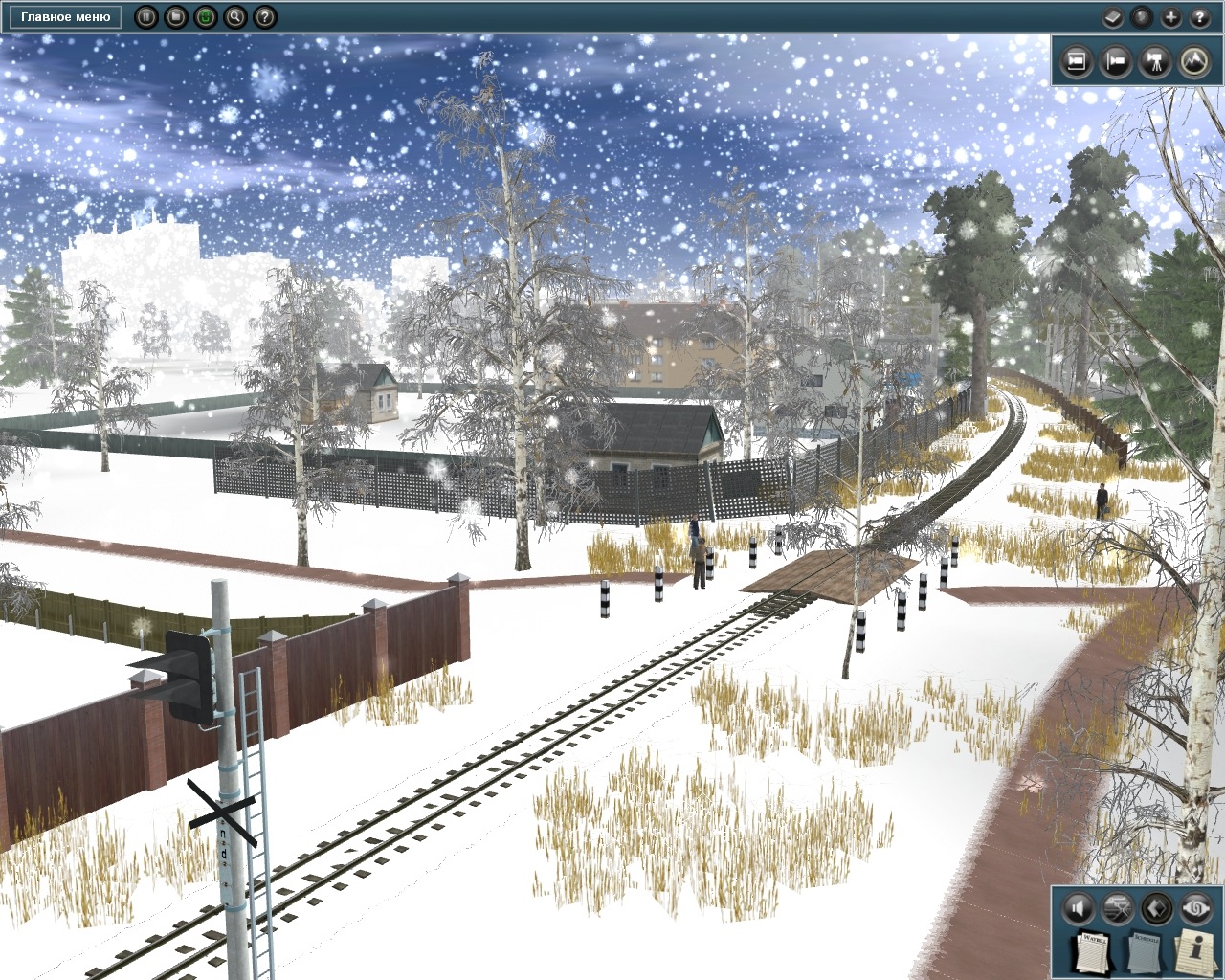Image resolution: width=1225 pixels, height=980 pixels.
Task: Open help with the top-left question mark
Action: coord(264,16)
